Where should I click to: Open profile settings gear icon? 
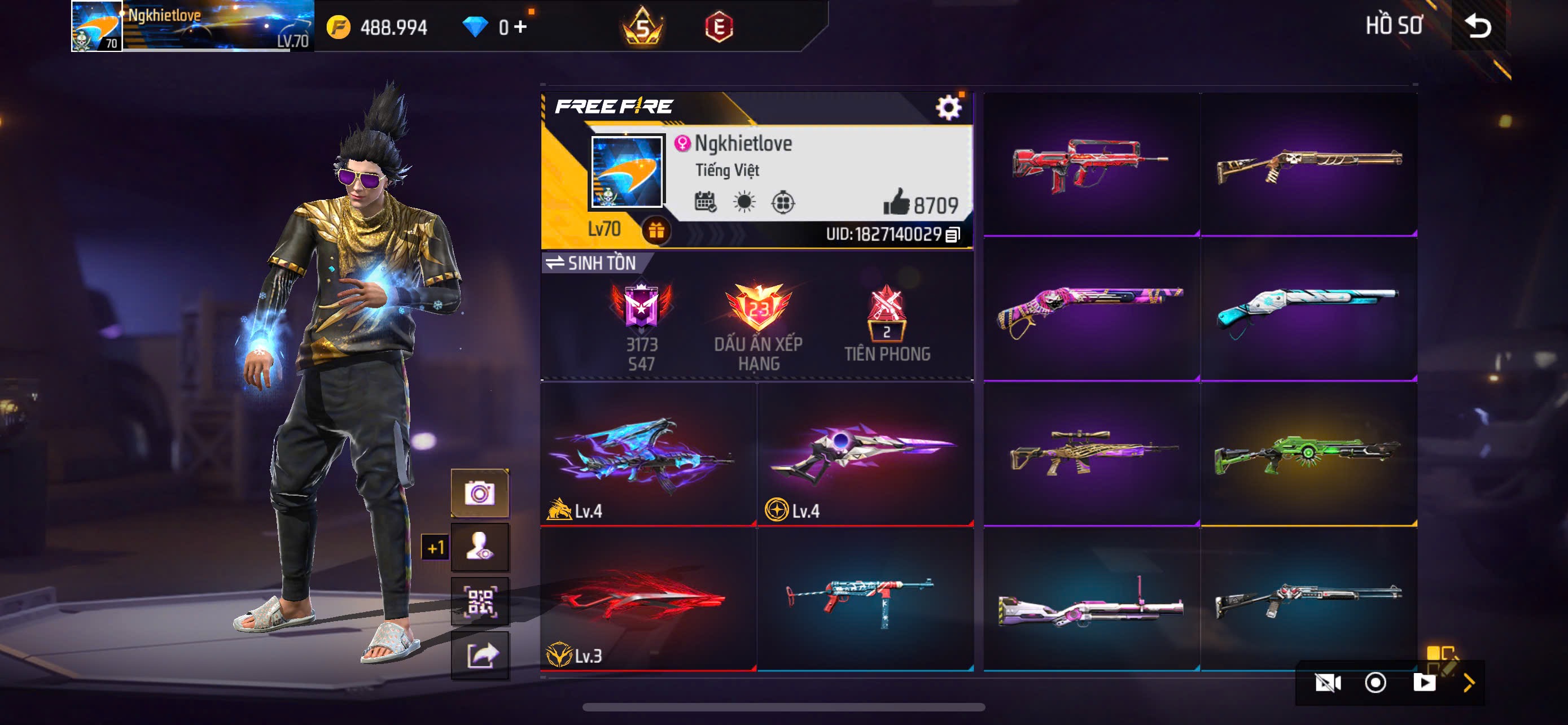coord(948,108)
